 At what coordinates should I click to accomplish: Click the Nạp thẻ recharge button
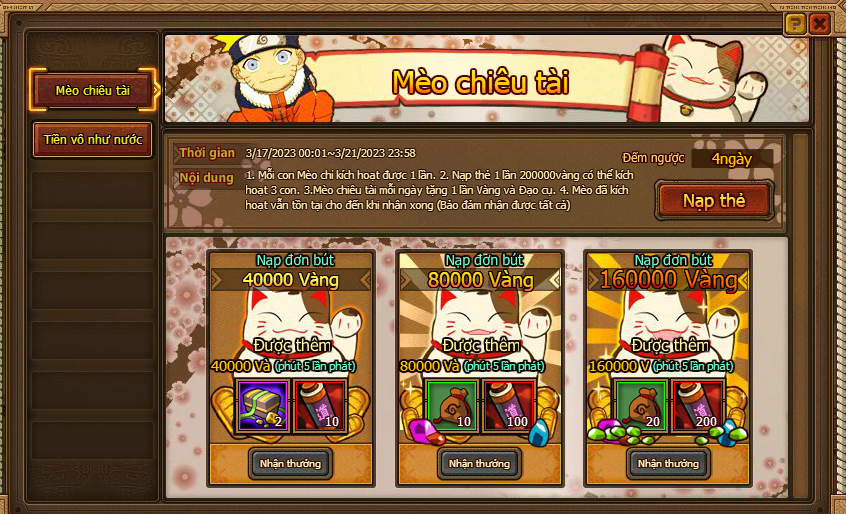tap(714, 200)
